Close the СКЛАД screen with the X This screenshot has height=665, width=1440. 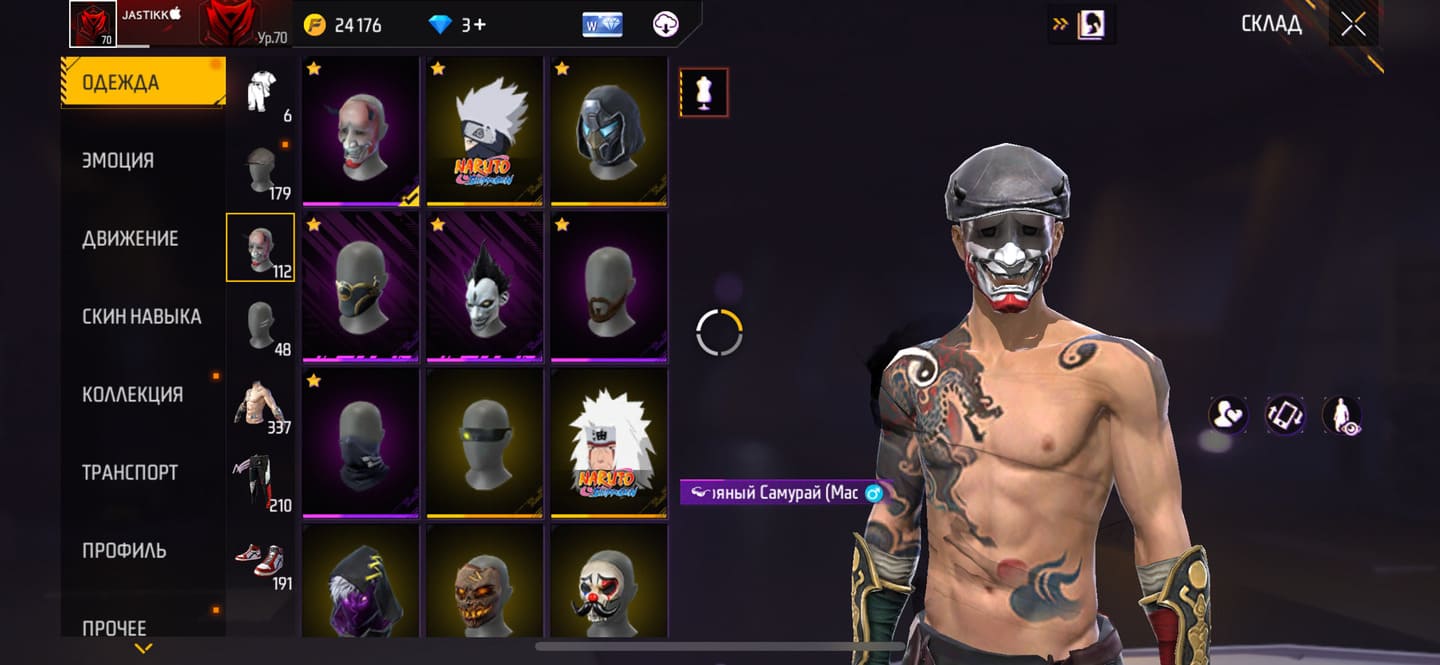[1353, 25]
